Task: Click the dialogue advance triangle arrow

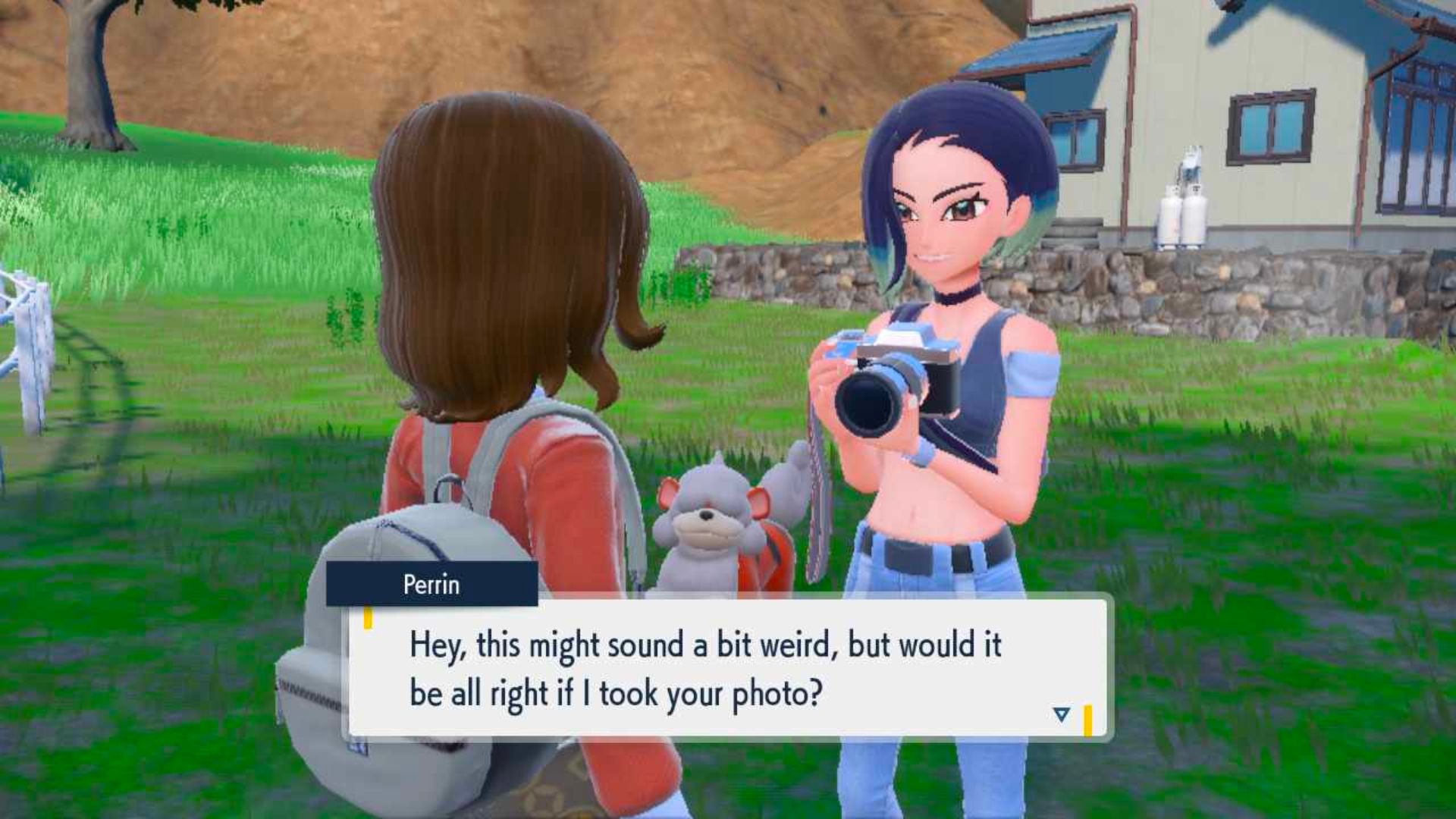Action: [1061, 713]
